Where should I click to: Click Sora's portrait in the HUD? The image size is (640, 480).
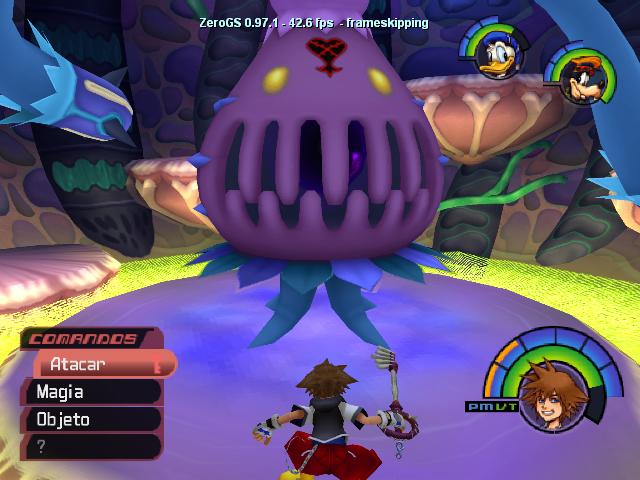tap(546, 396)
